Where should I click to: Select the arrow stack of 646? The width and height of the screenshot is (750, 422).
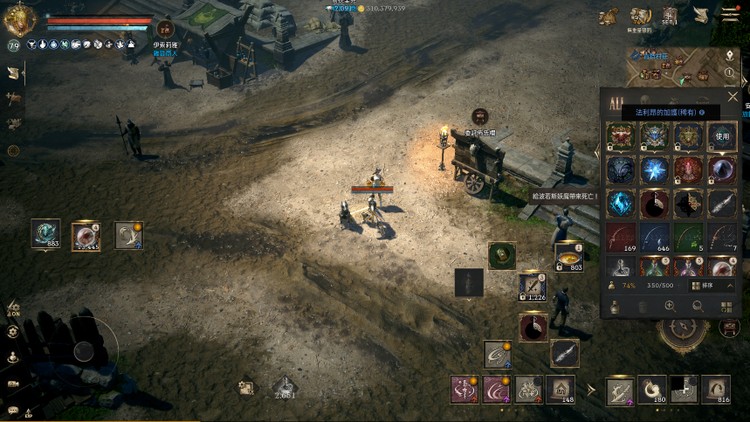[655, 237]
